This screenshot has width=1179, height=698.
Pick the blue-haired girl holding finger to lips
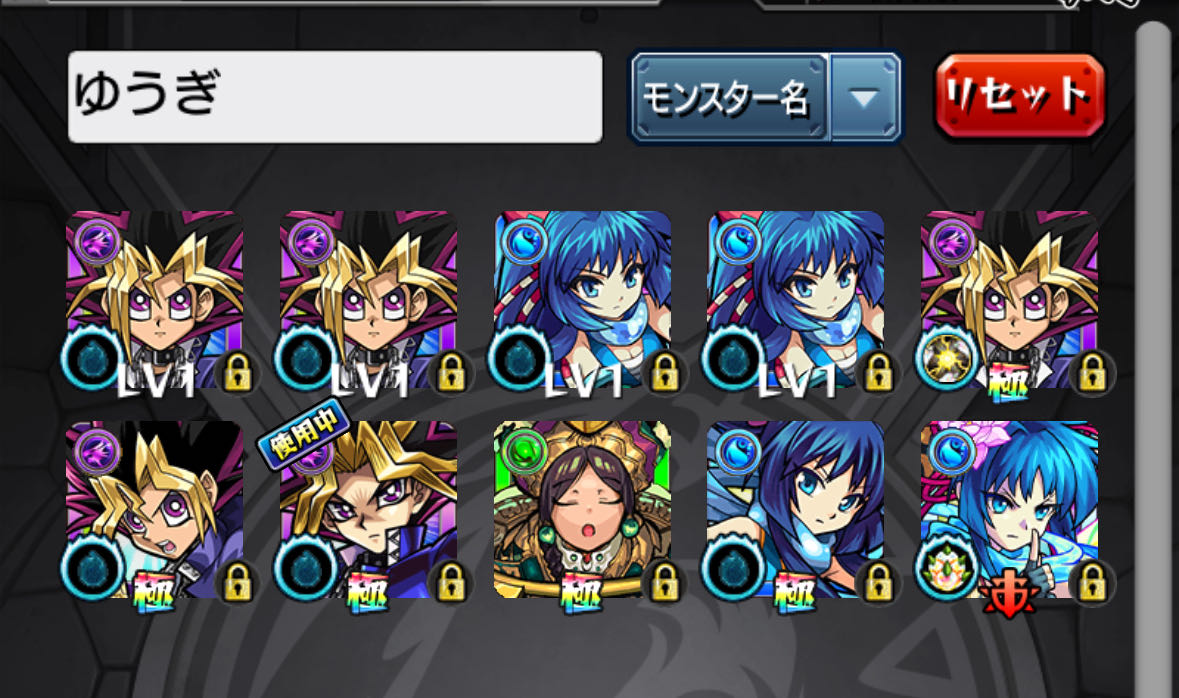coord(1009,510)
